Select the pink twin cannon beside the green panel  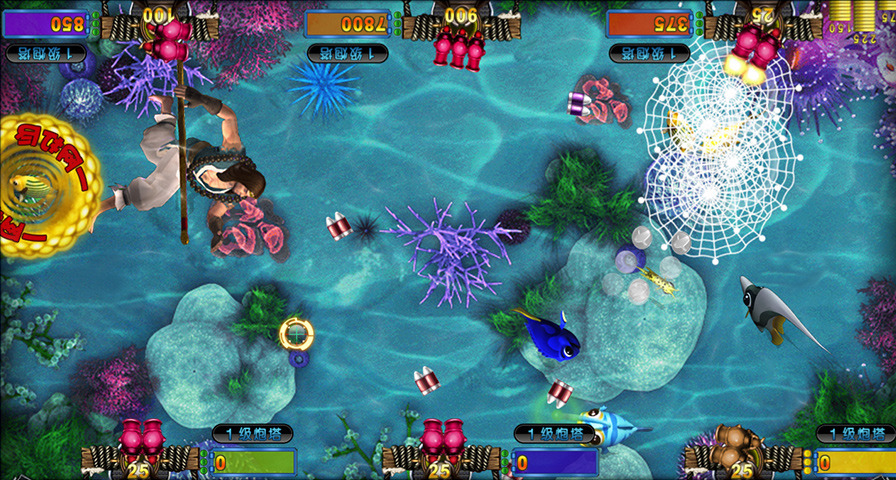141,439
